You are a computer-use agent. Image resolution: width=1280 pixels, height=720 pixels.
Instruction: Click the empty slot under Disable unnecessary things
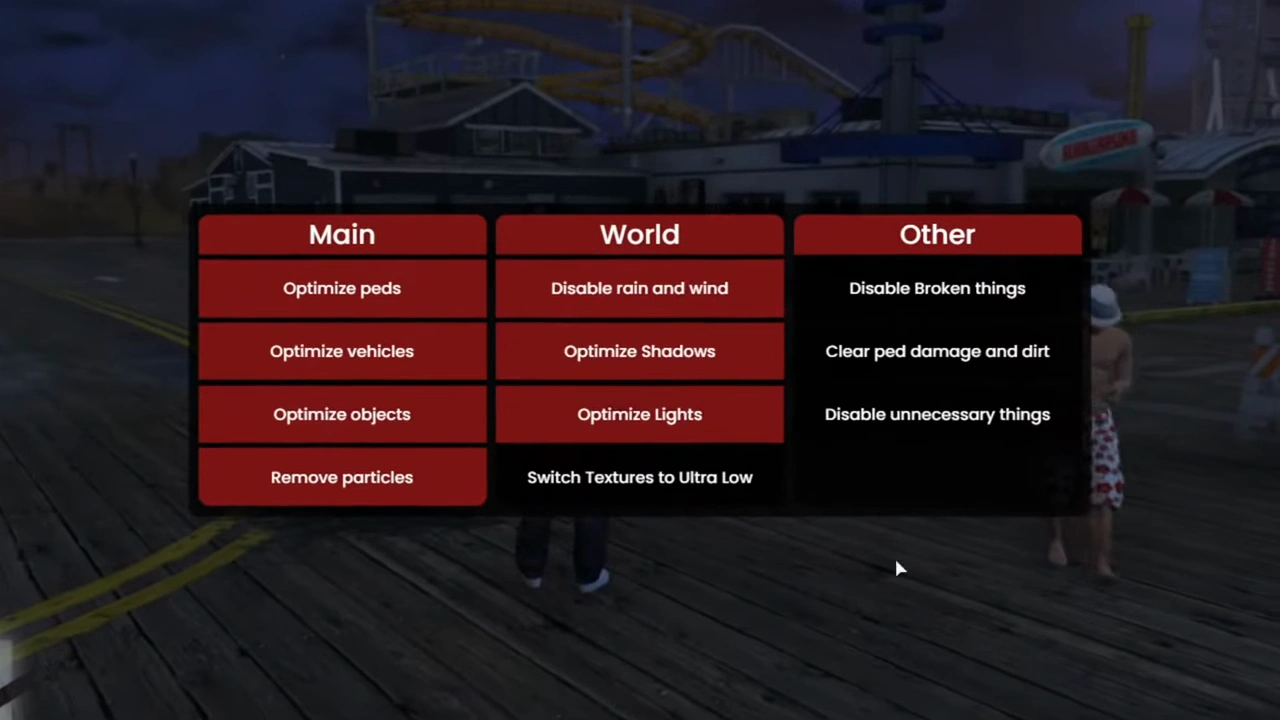tap(937, 477)
